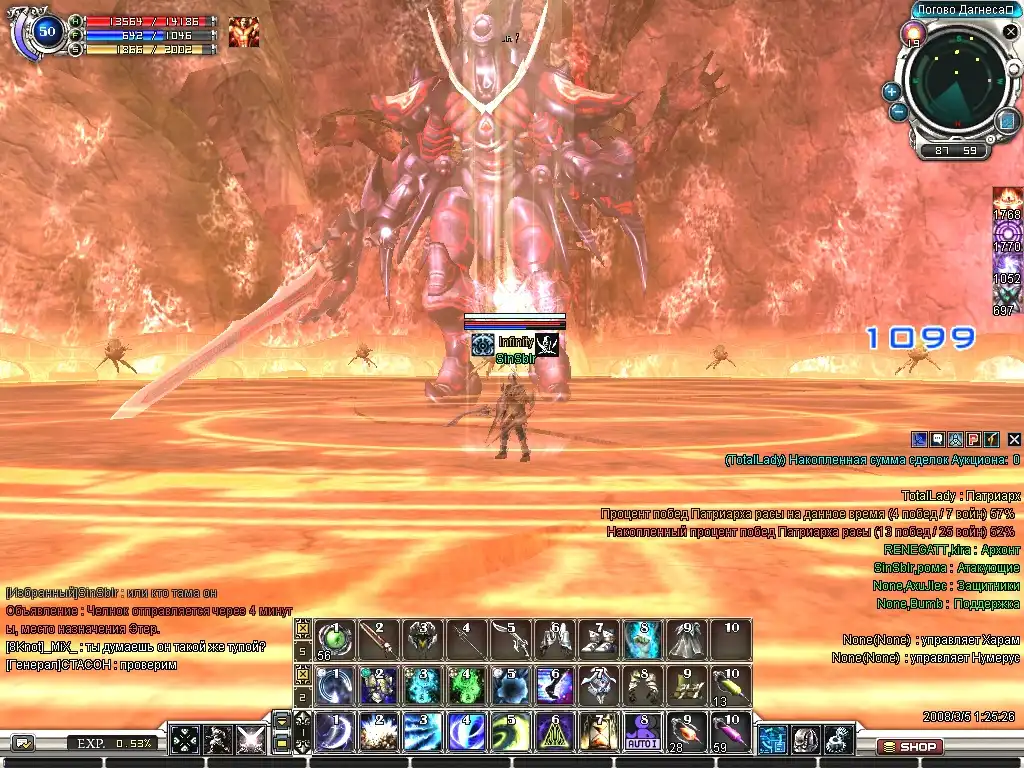Close the chat window with the X
Image resolution: width=1024 pixels, height=768 pixels.
click(x=1014, y=439)
